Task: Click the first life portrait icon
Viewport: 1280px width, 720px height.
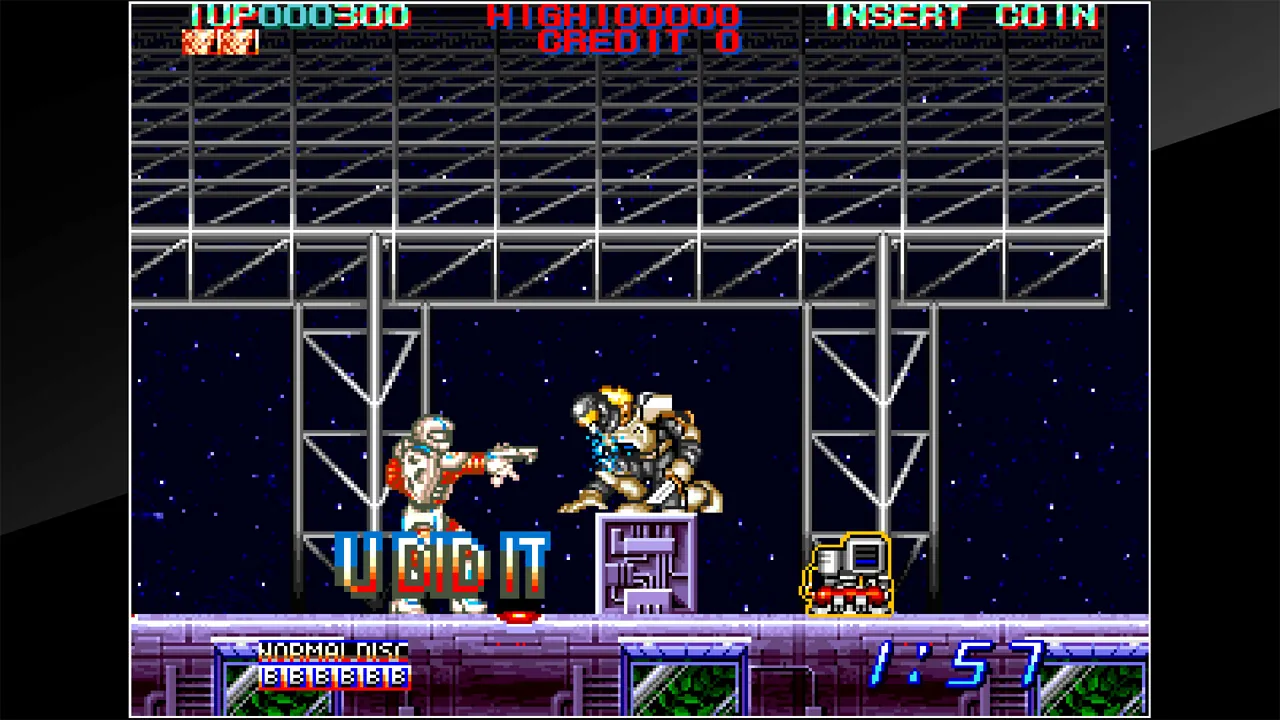Action: tap(200, 41)
